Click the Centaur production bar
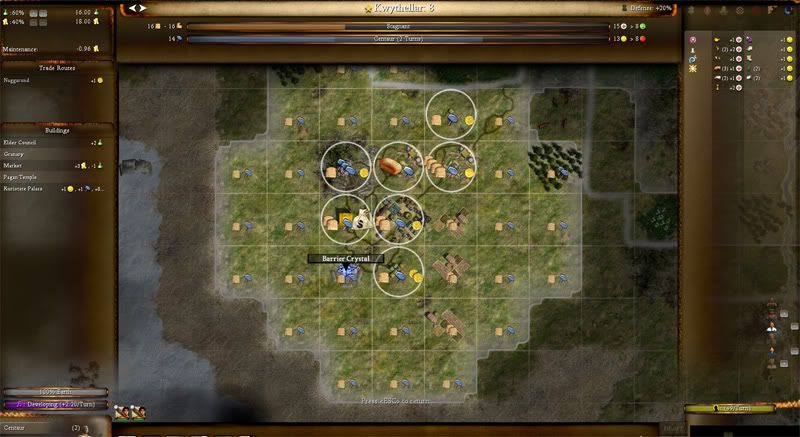This screenshot has height=437, width=800. tap(396, 39)
